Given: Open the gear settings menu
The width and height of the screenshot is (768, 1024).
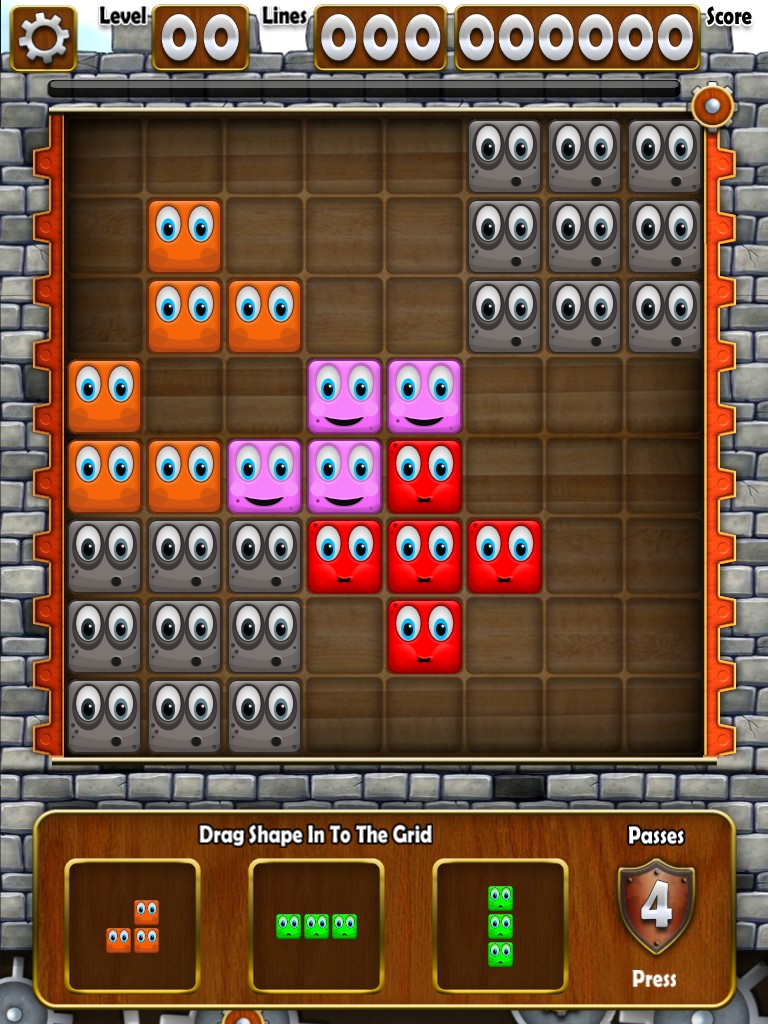Looking at the screenshot, I should [43, 38].
